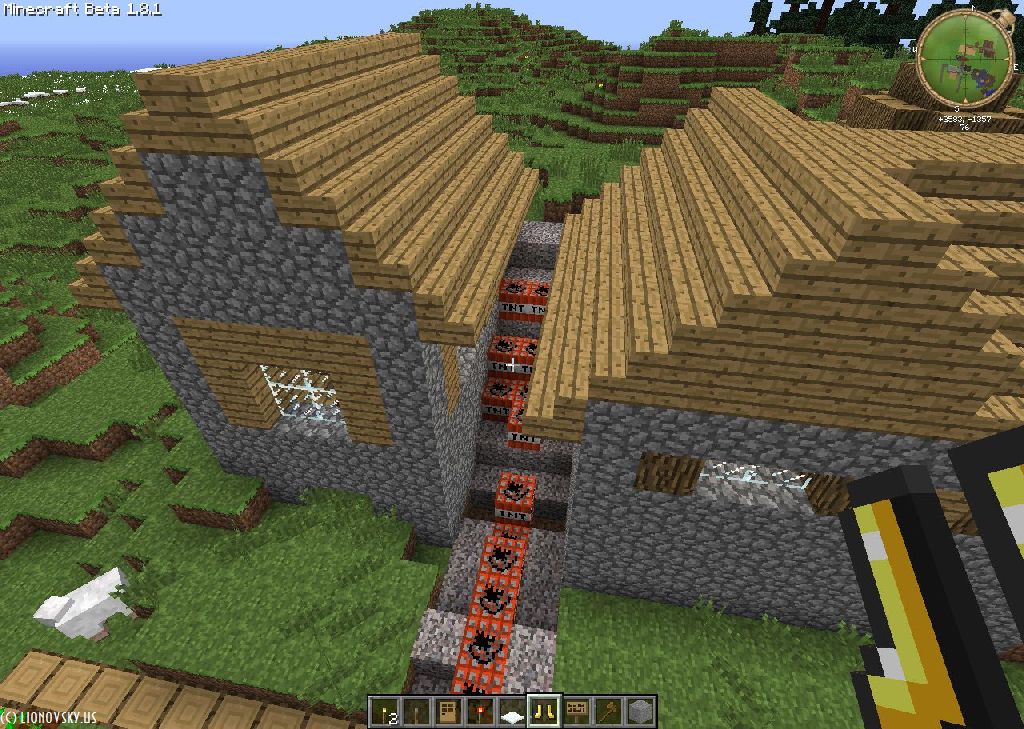The image size is (1024, 729).
Task: Pick the white pressure plate hotbar slot
Action: click(513, 712)
